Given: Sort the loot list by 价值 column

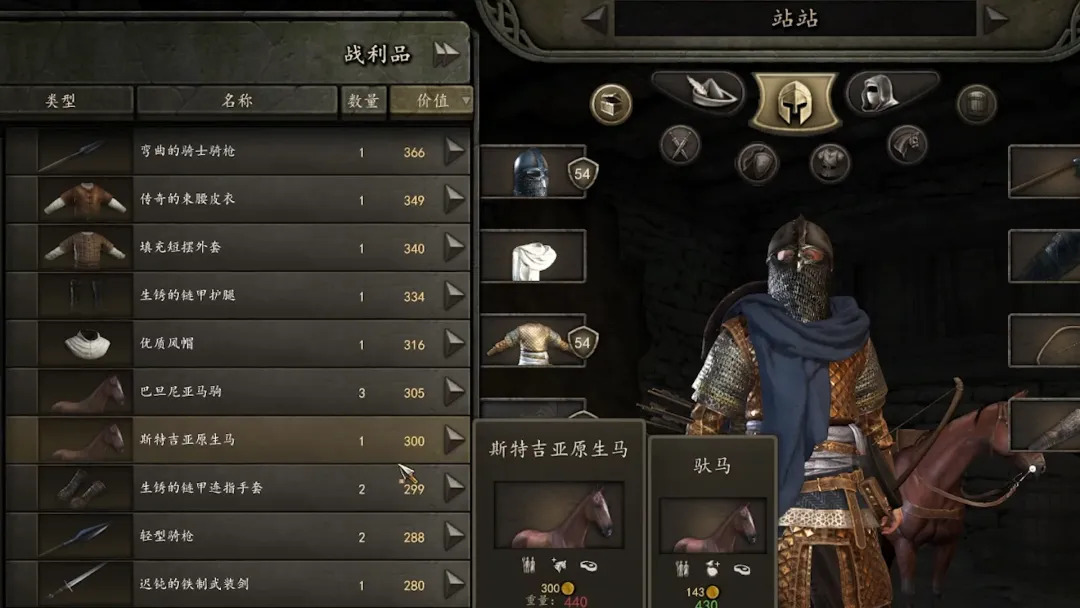Looking at the screenshot, I should [x=432, y=101].
